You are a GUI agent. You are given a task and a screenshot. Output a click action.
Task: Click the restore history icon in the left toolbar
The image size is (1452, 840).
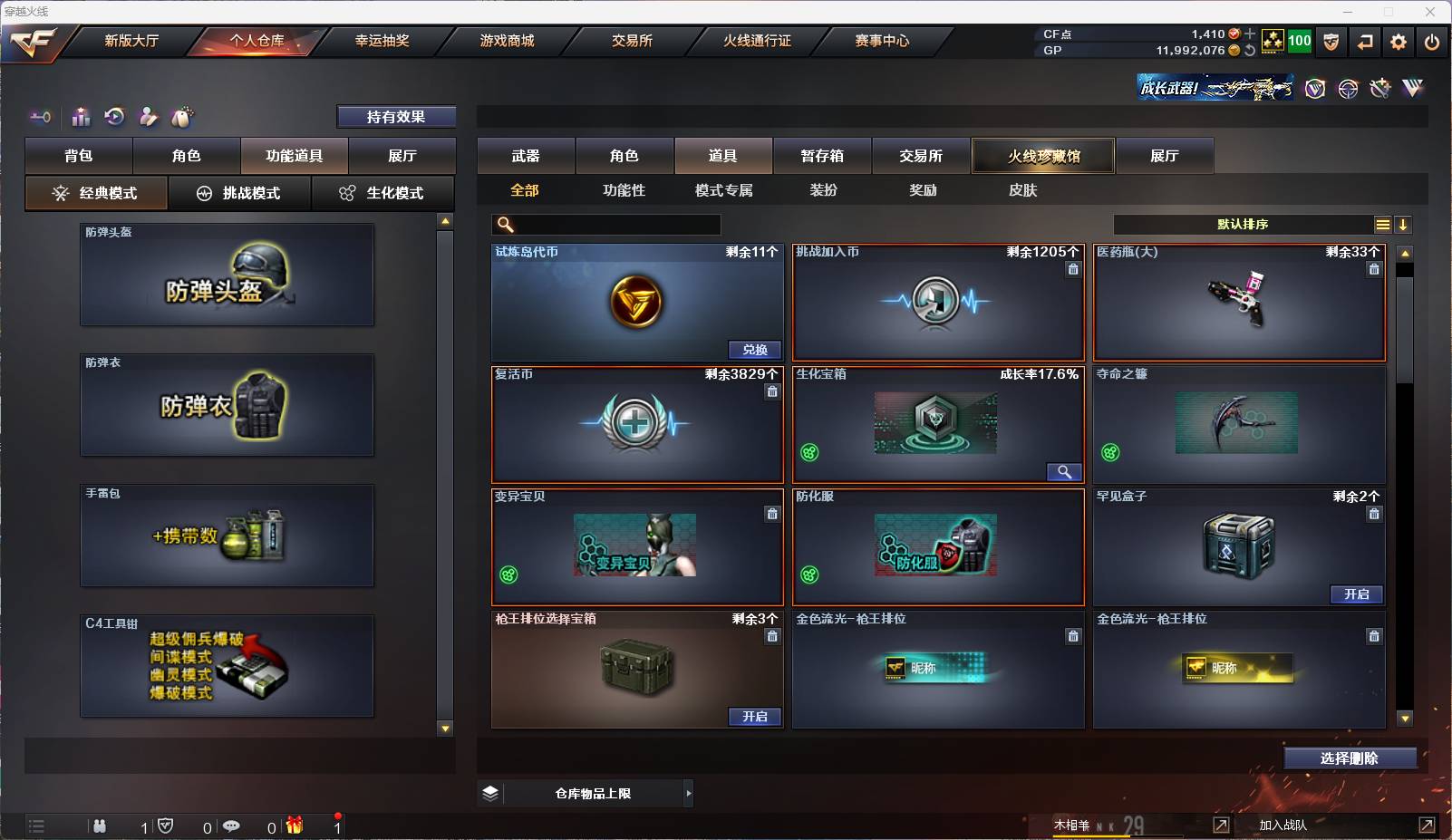click(x=114, y=117)
